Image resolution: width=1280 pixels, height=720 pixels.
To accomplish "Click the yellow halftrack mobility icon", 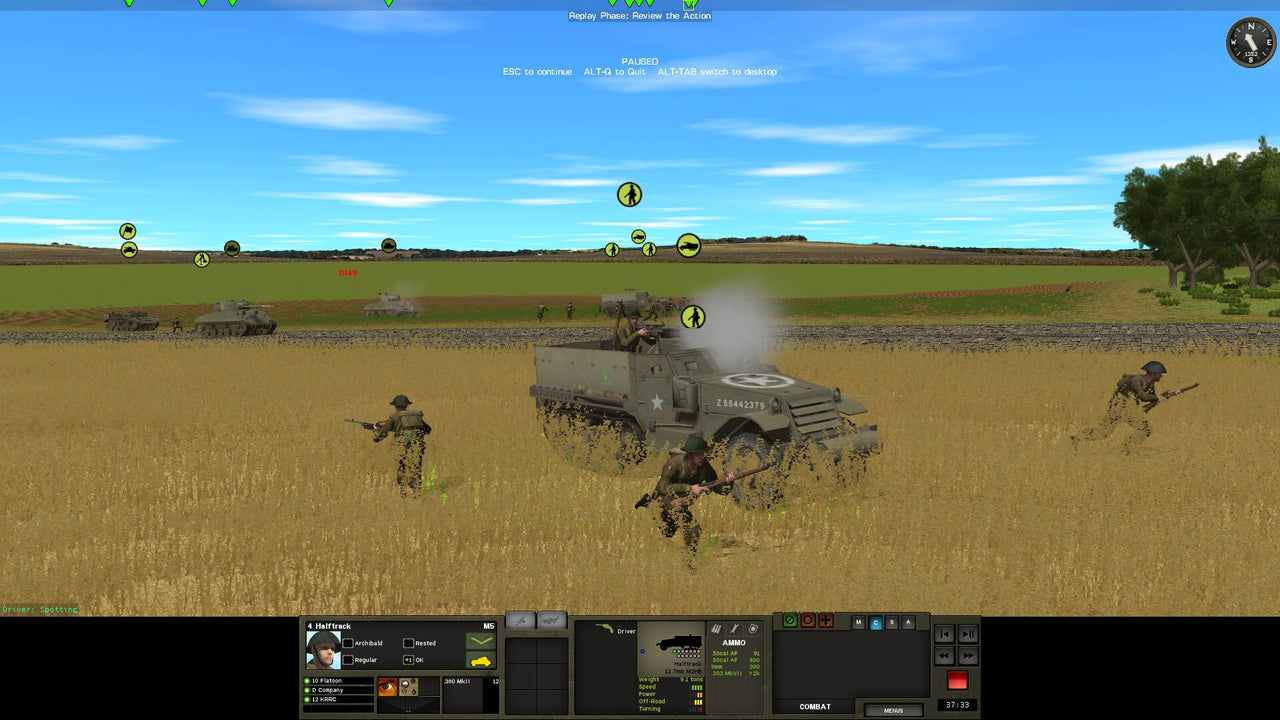I will (x=481, y=662).
